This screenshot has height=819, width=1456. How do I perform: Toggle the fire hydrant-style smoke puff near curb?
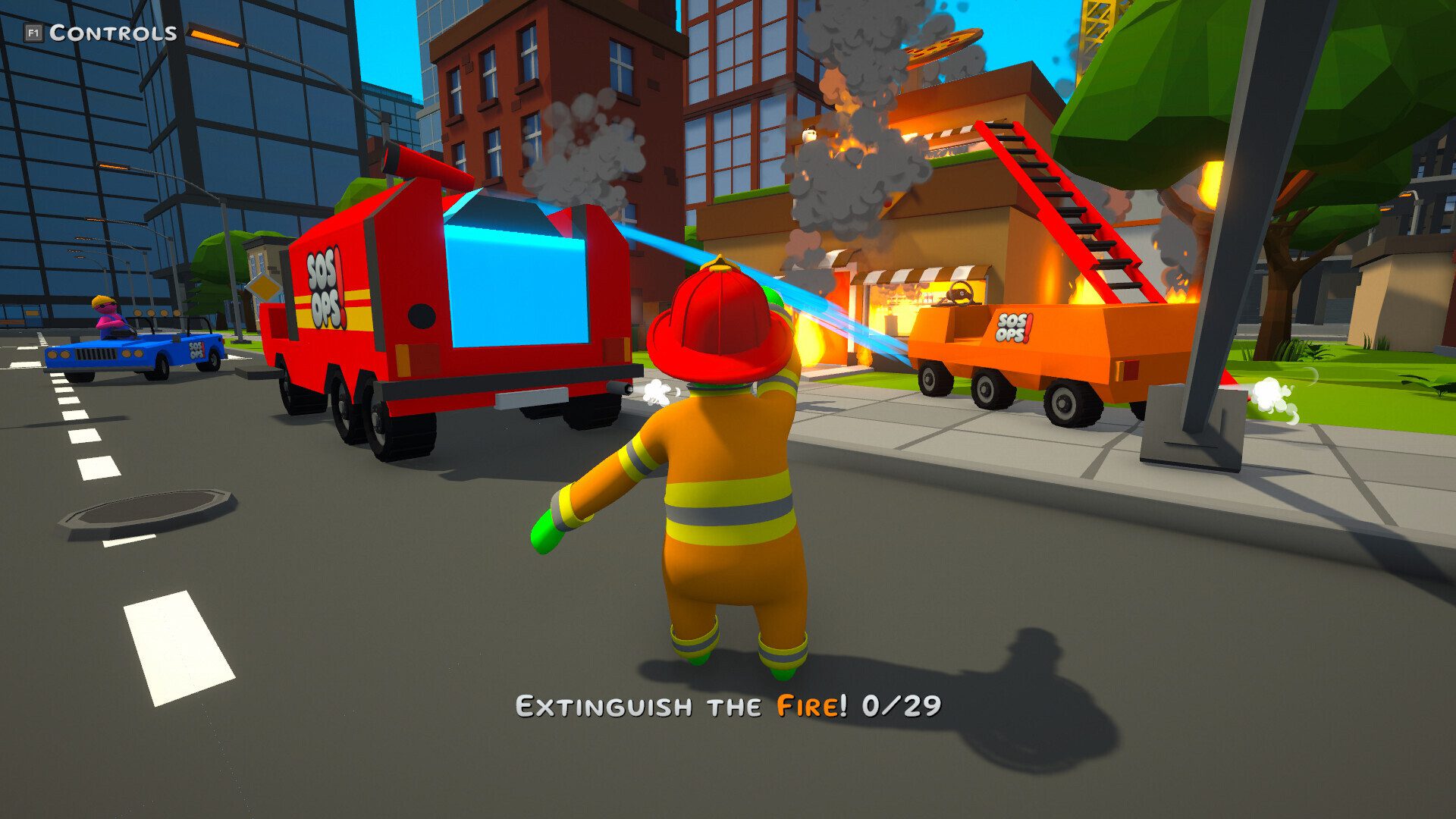click(1270, 394)
